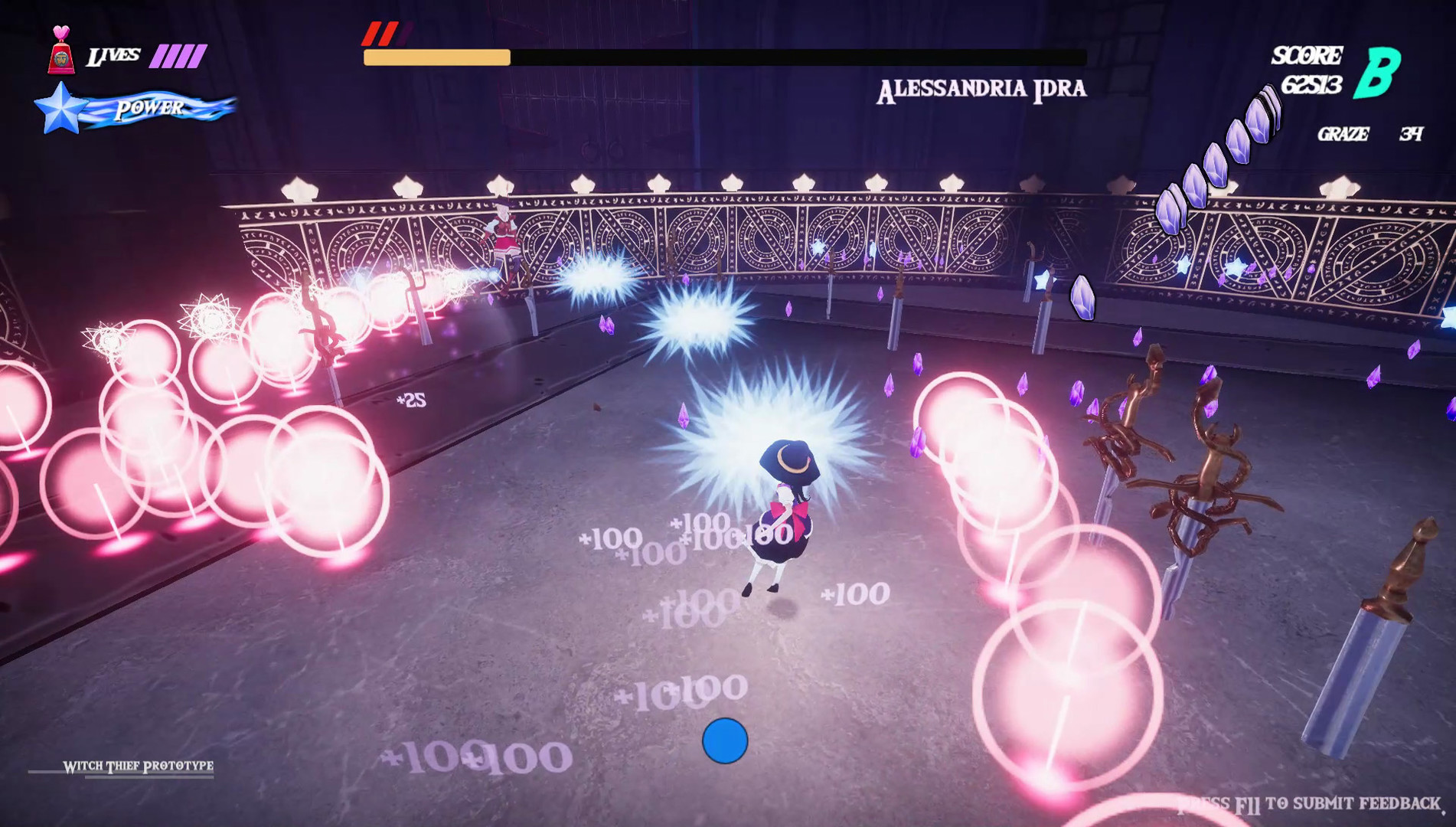Click the yellow boss health bar
The image size is (1456, 827).
[436, 56]
